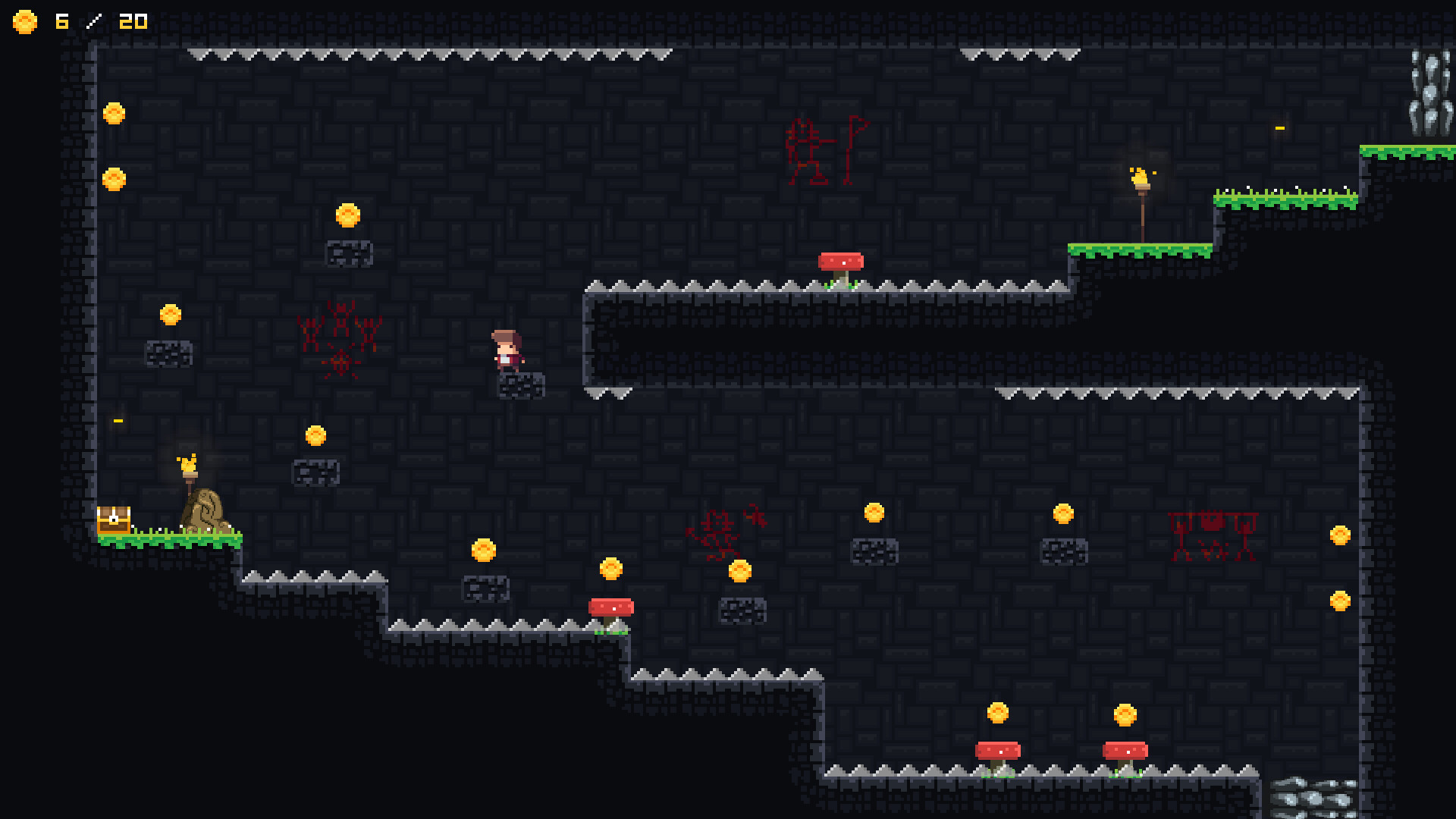Image resolution: width=1456 pixels, height=819 pixels.
Task: Click the coin counter icon in the HUD
Action: 25,22
